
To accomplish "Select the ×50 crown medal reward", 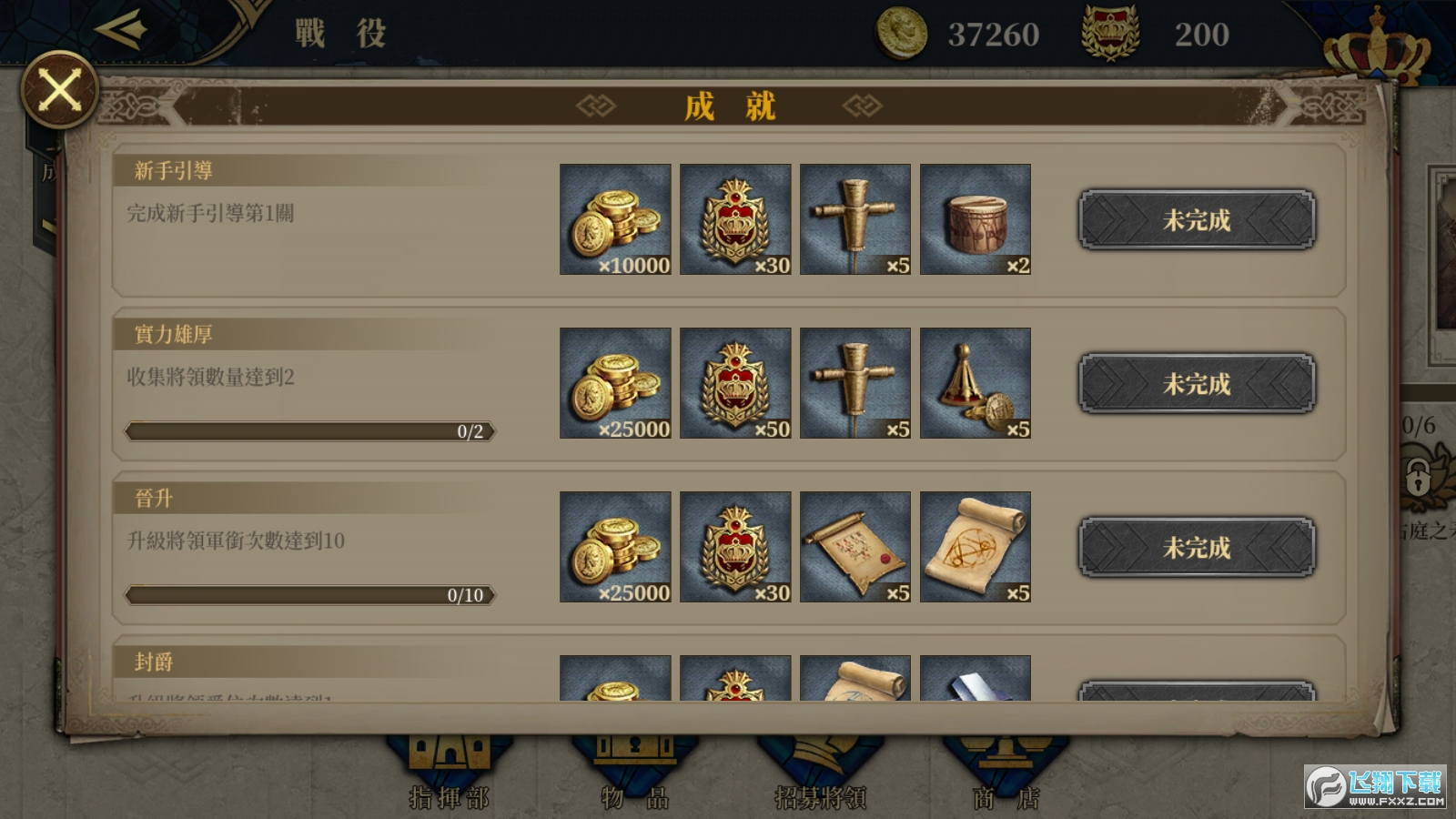I will [x=735, y=383].
